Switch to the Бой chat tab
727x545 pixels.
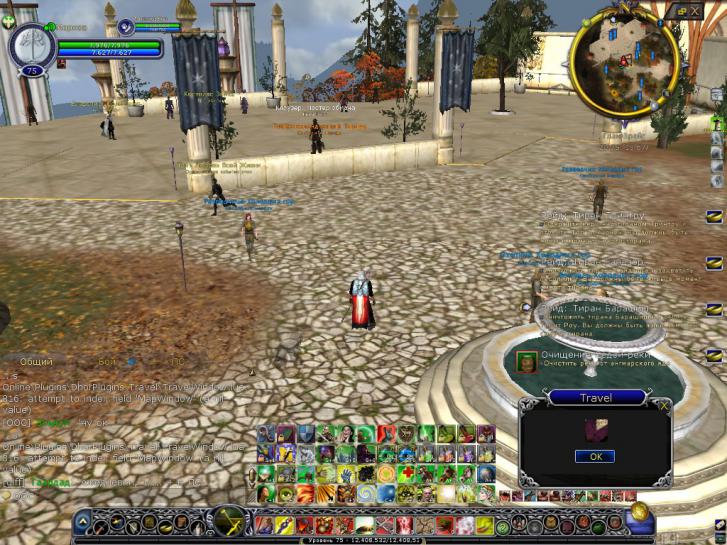coord(107,361)
